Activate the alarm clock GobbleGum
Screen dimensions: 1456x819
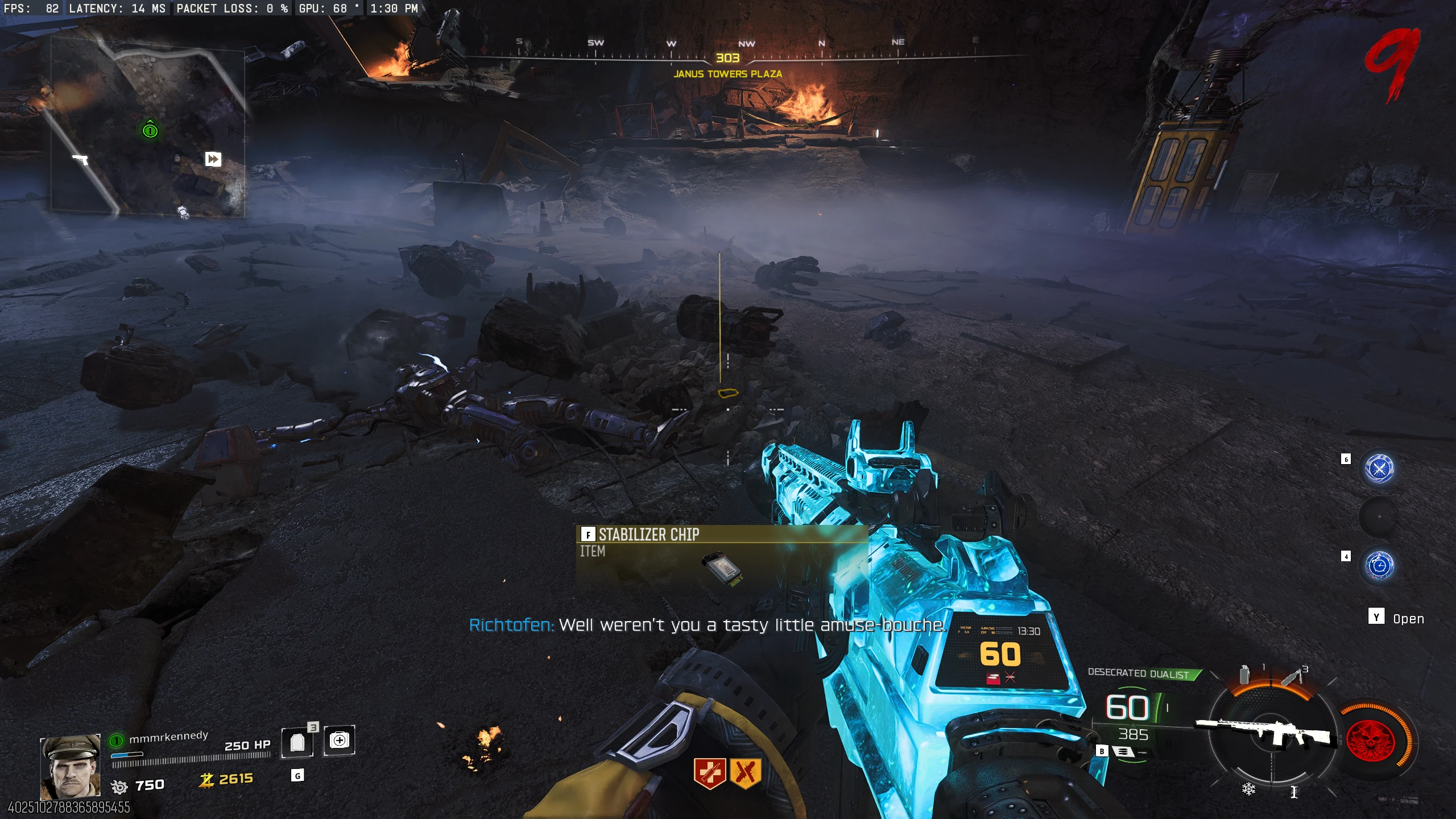[x=1379, y=565]
